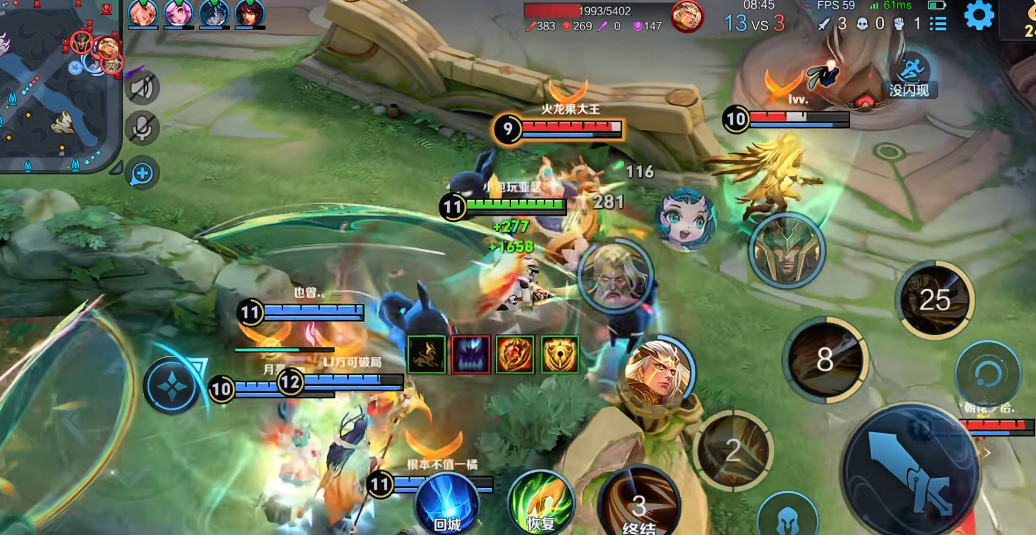Viewport: 1036px width, 535px height.
Task: Activate the 回城 recall button
Action: pyautogui.click(x=446, y=503)
